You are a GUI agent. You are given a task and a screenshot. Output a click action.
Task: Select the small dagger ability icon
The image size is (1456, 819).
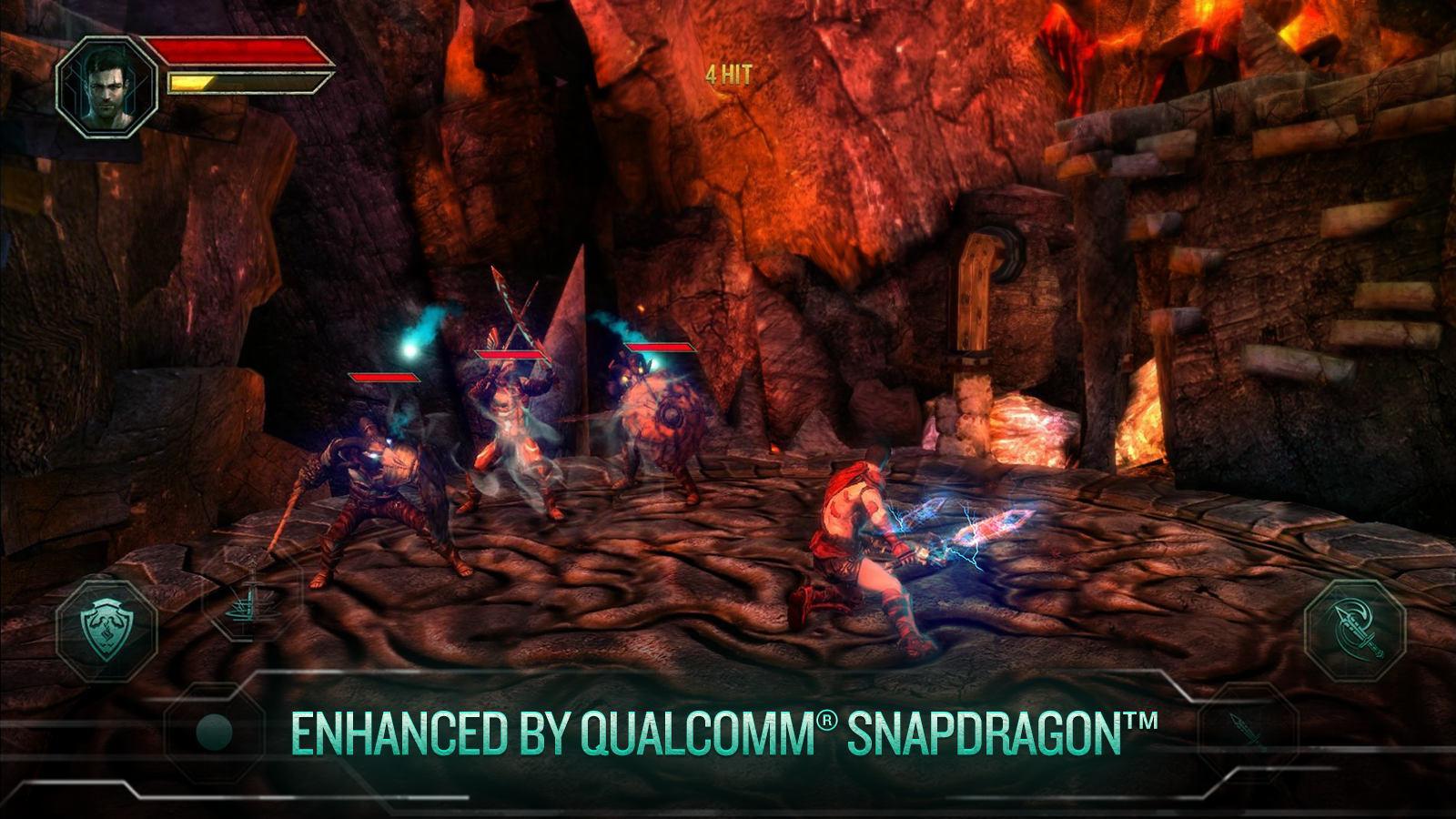(1245, 728)
